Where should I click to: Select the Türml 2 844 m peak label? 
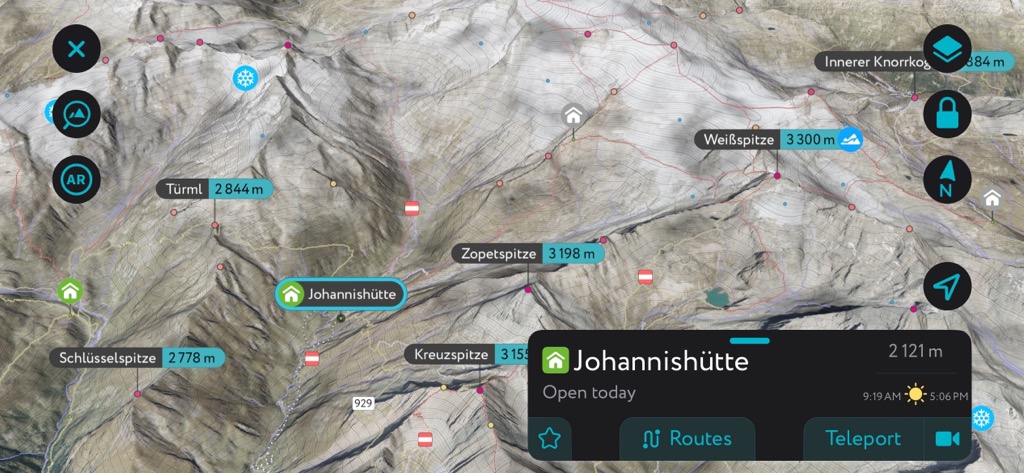click(x=214, y=189)
